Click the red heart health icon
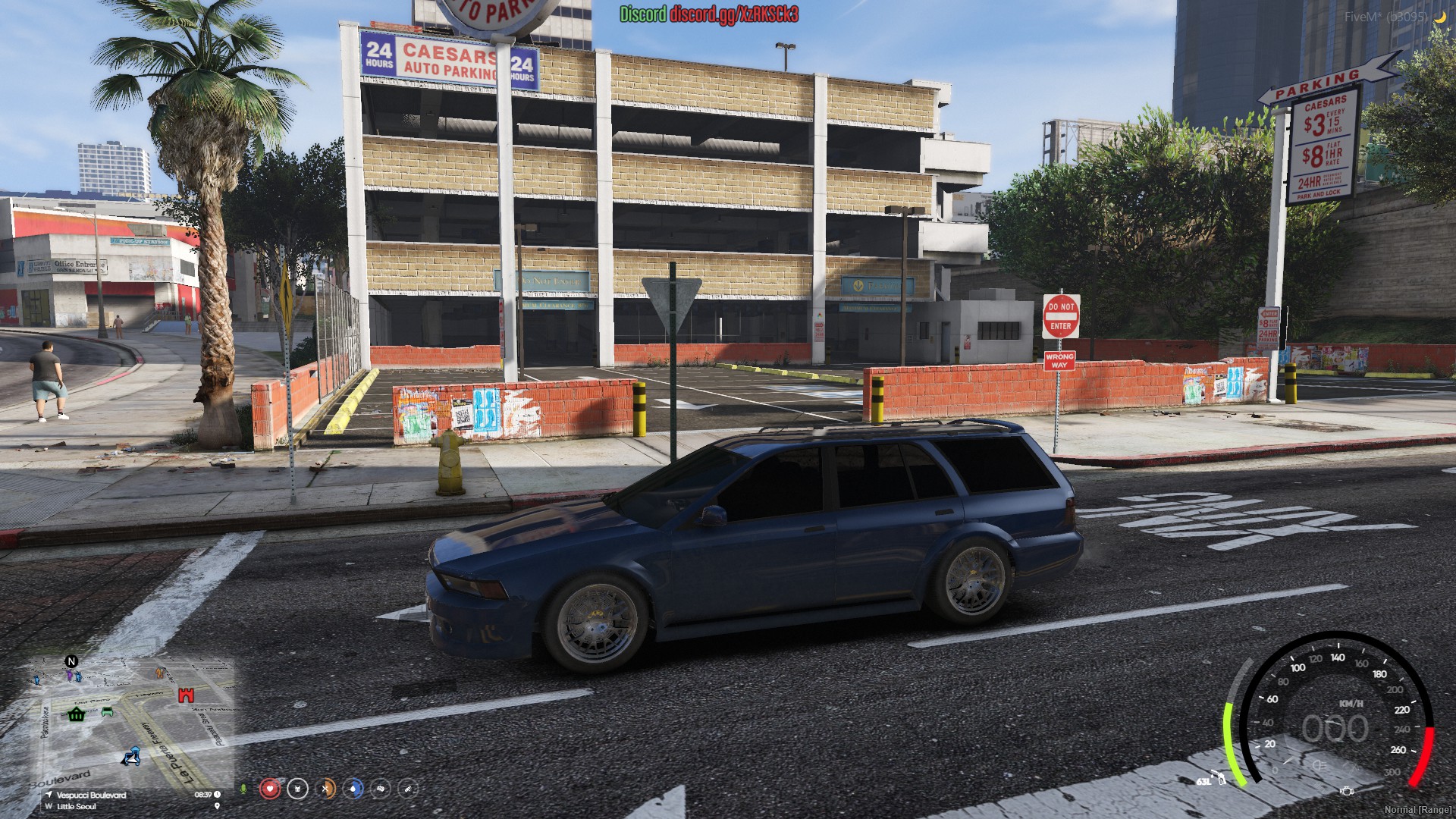This screenshot has height=819, width=1456. 270,789
